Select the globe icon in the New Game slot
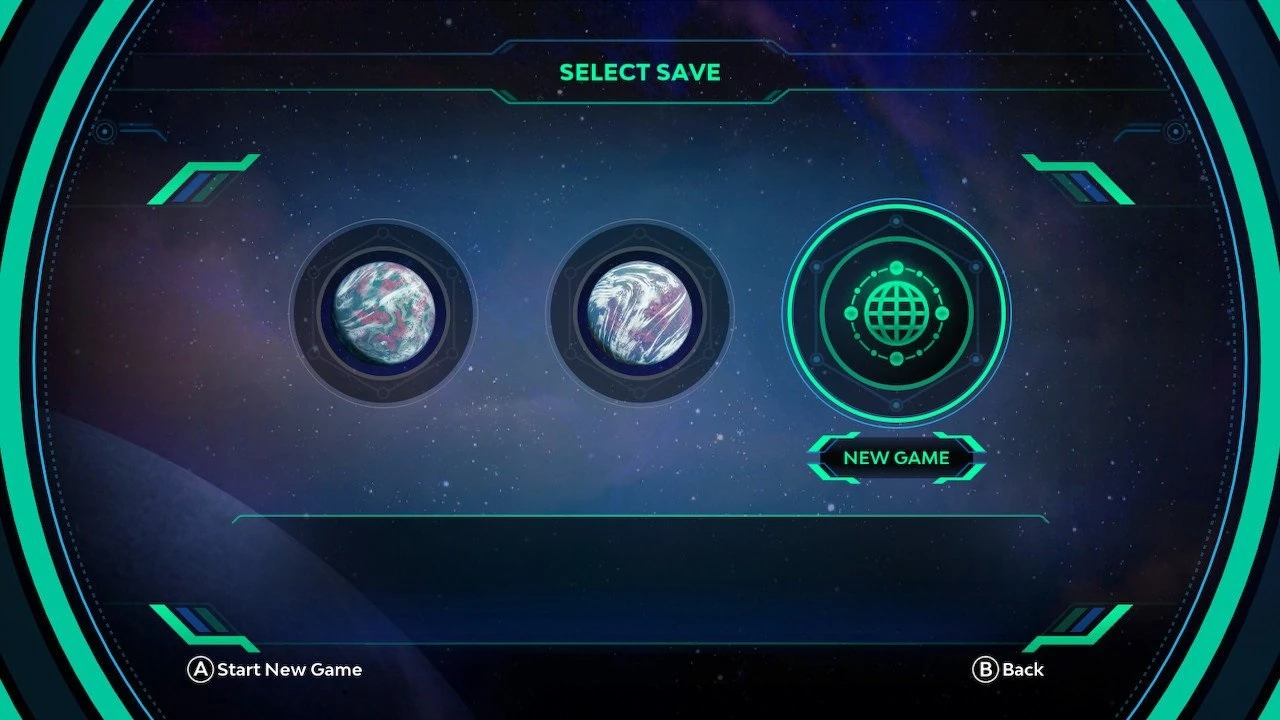 [x=897, y=313]
